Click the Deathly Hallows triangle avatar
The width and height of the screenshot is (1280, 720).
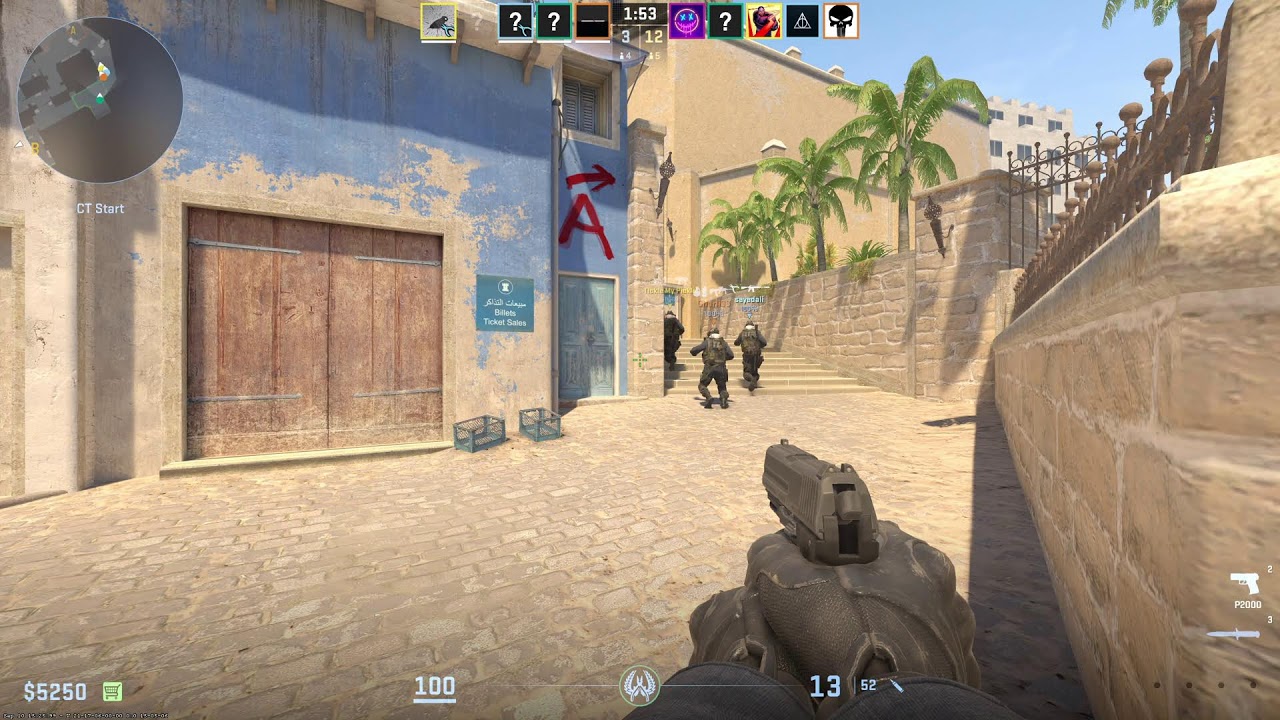point(802,21)
